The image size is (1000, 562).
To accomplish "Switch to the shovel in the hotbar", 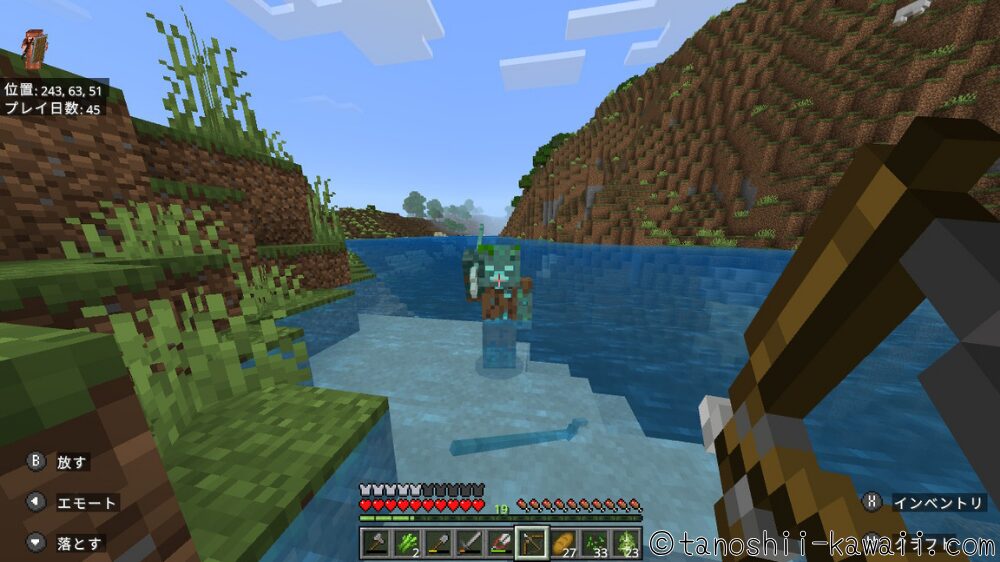I will coord(438,542).
